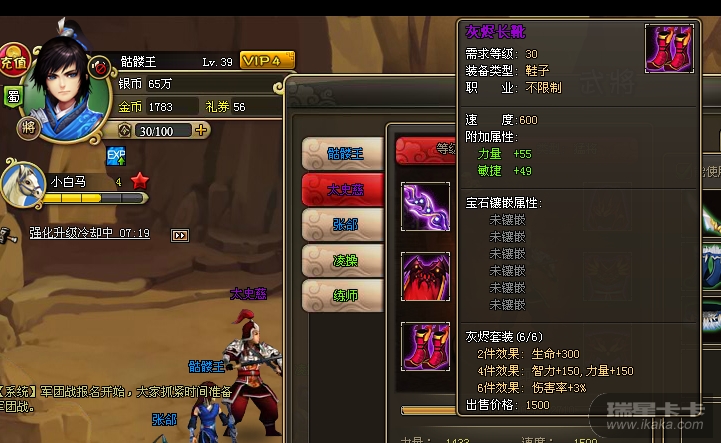The image size is (721, 443).
Task: Click the 蜀 faction badge
Action: click(14, 96)
